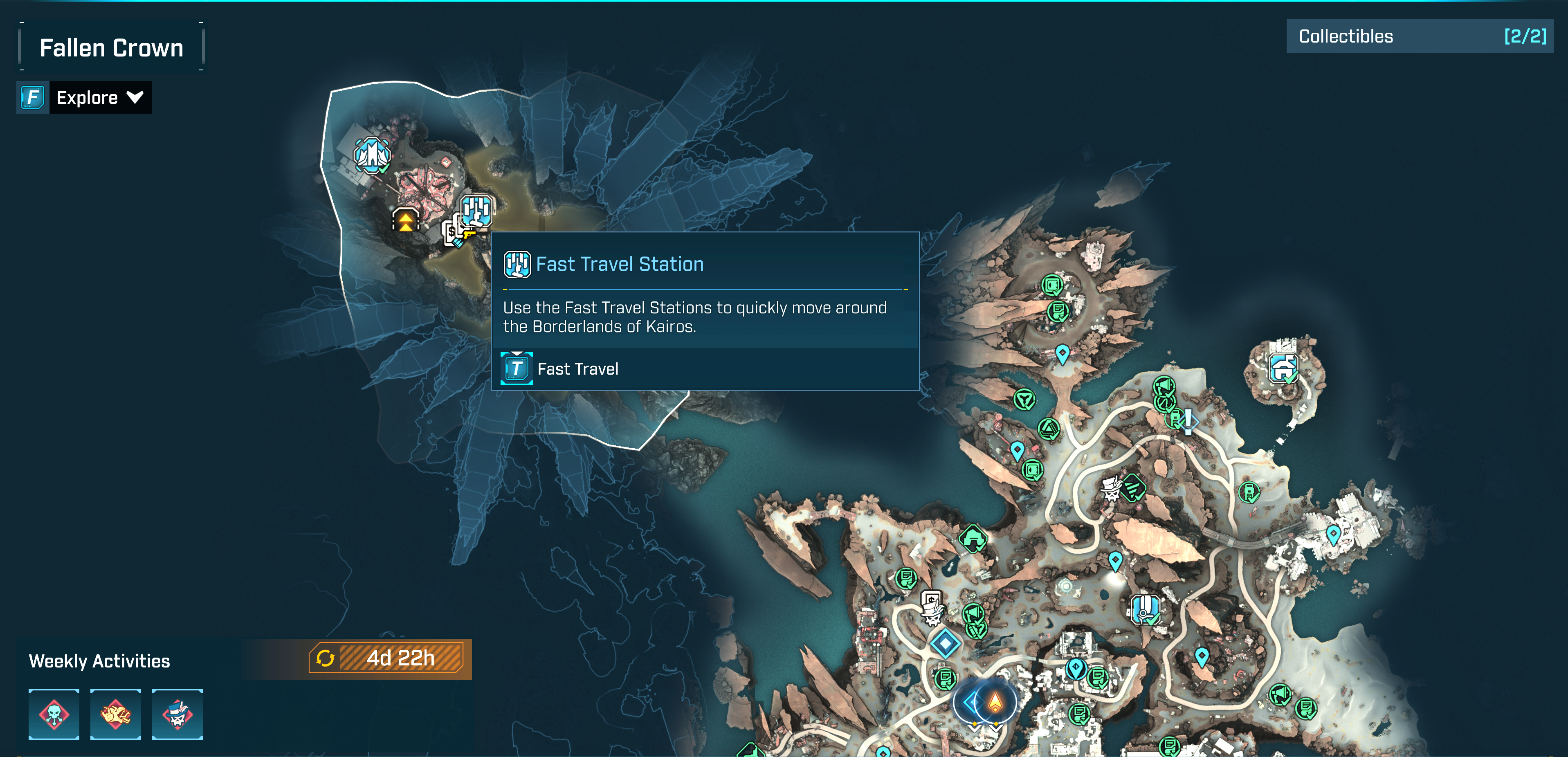The image size is (1568, 757).
Task: Open the Collectibles panel
Action: 1419,36
